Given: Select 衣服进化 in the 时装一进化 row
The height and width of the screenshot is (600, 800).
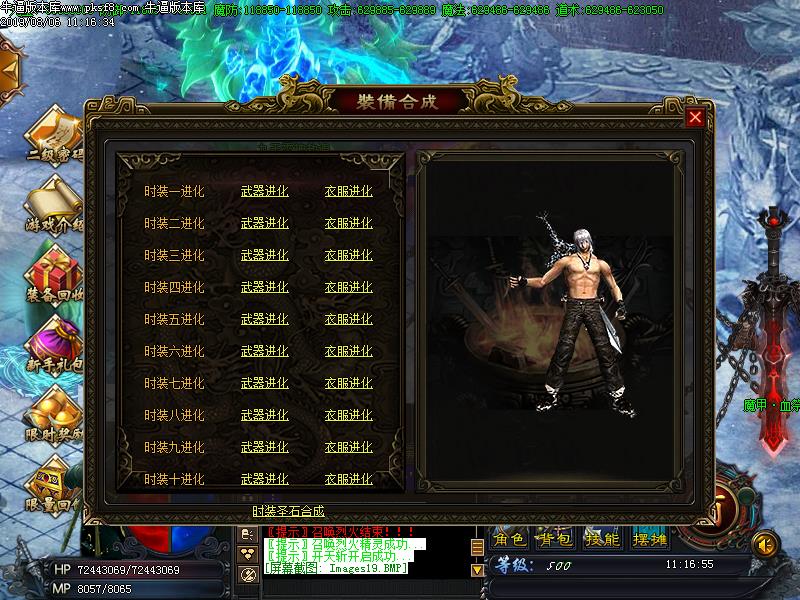Looking at the screenshot, I should point(348,192).
